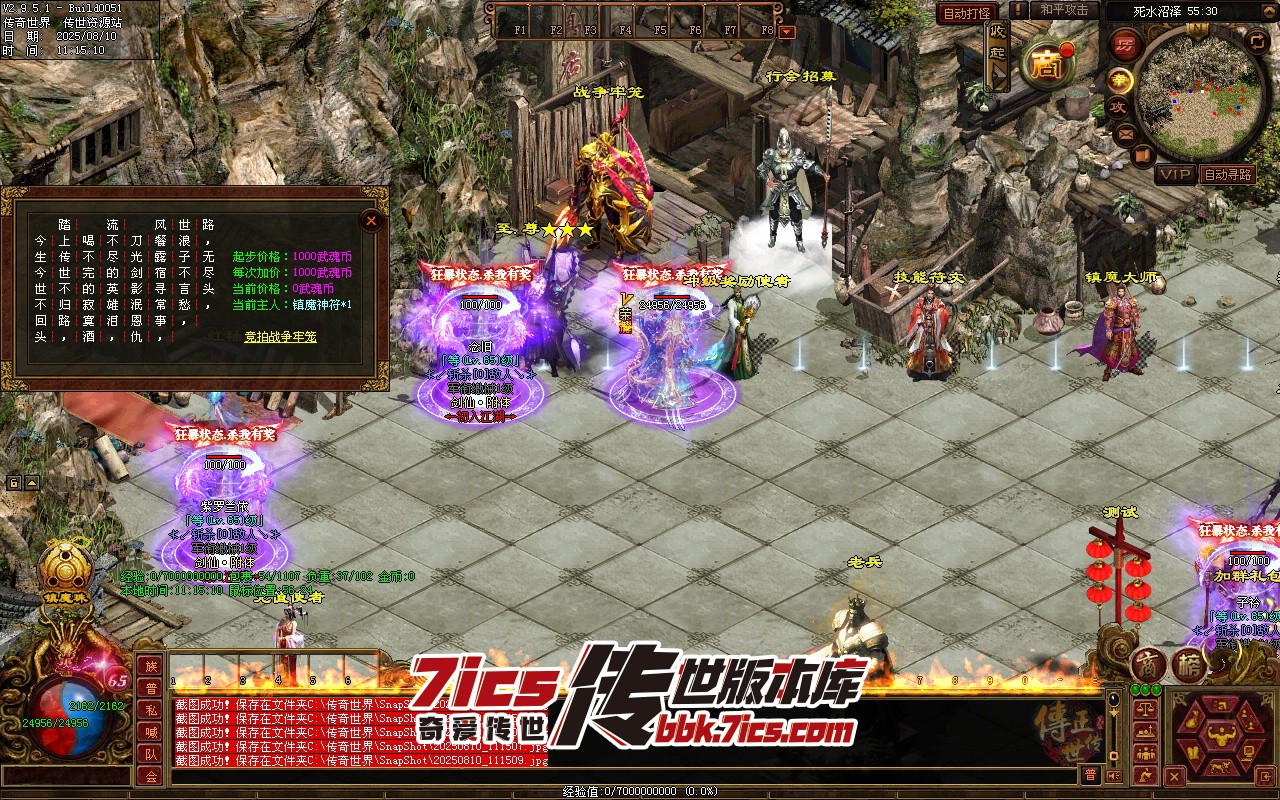Click the minimap refresh arrows icon
1280x800 pixels.
point(1258,41)
